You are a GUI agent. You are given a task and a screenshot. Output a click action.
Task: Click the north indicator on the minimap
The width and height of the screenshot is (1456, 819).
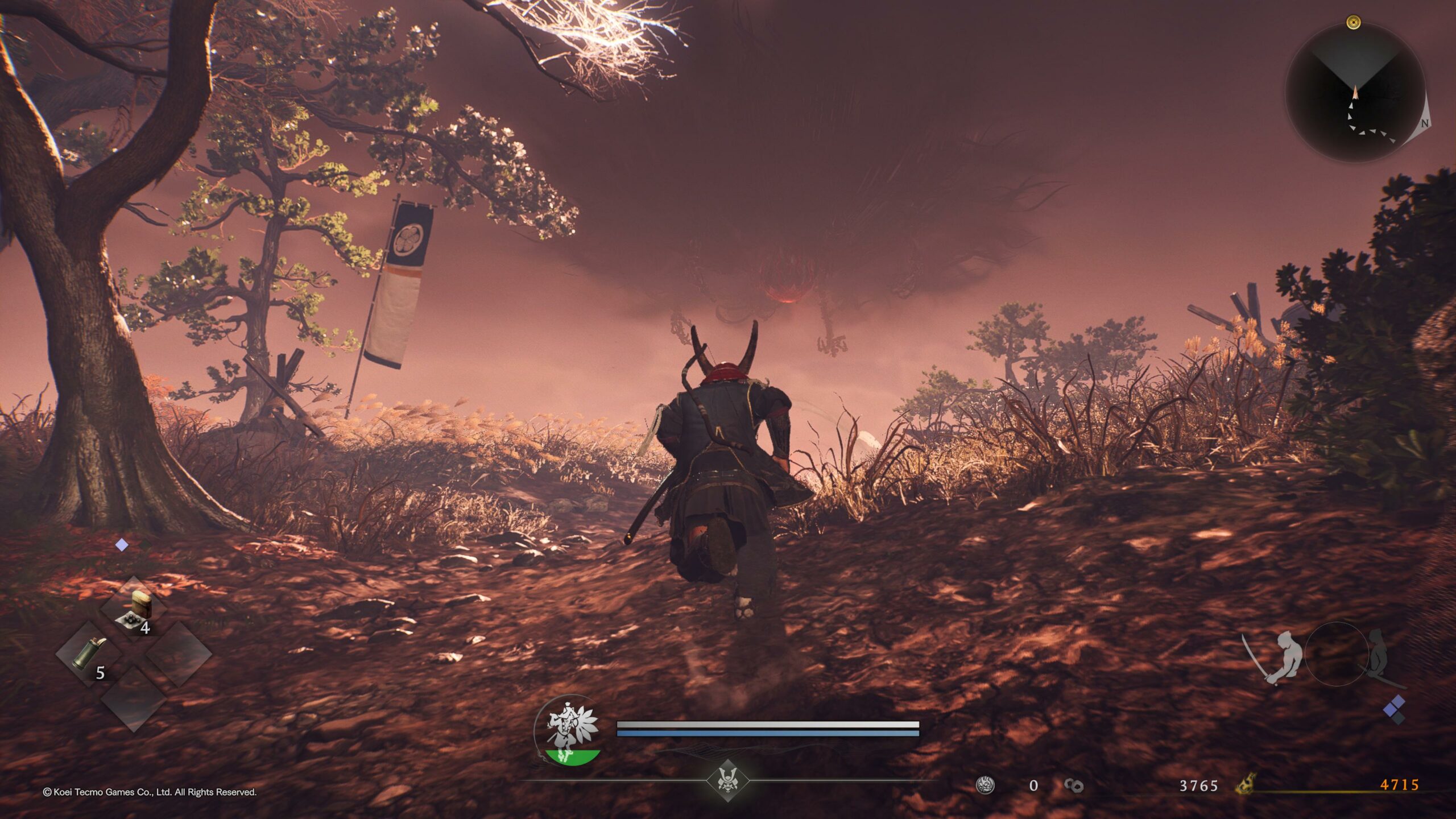1425,123
